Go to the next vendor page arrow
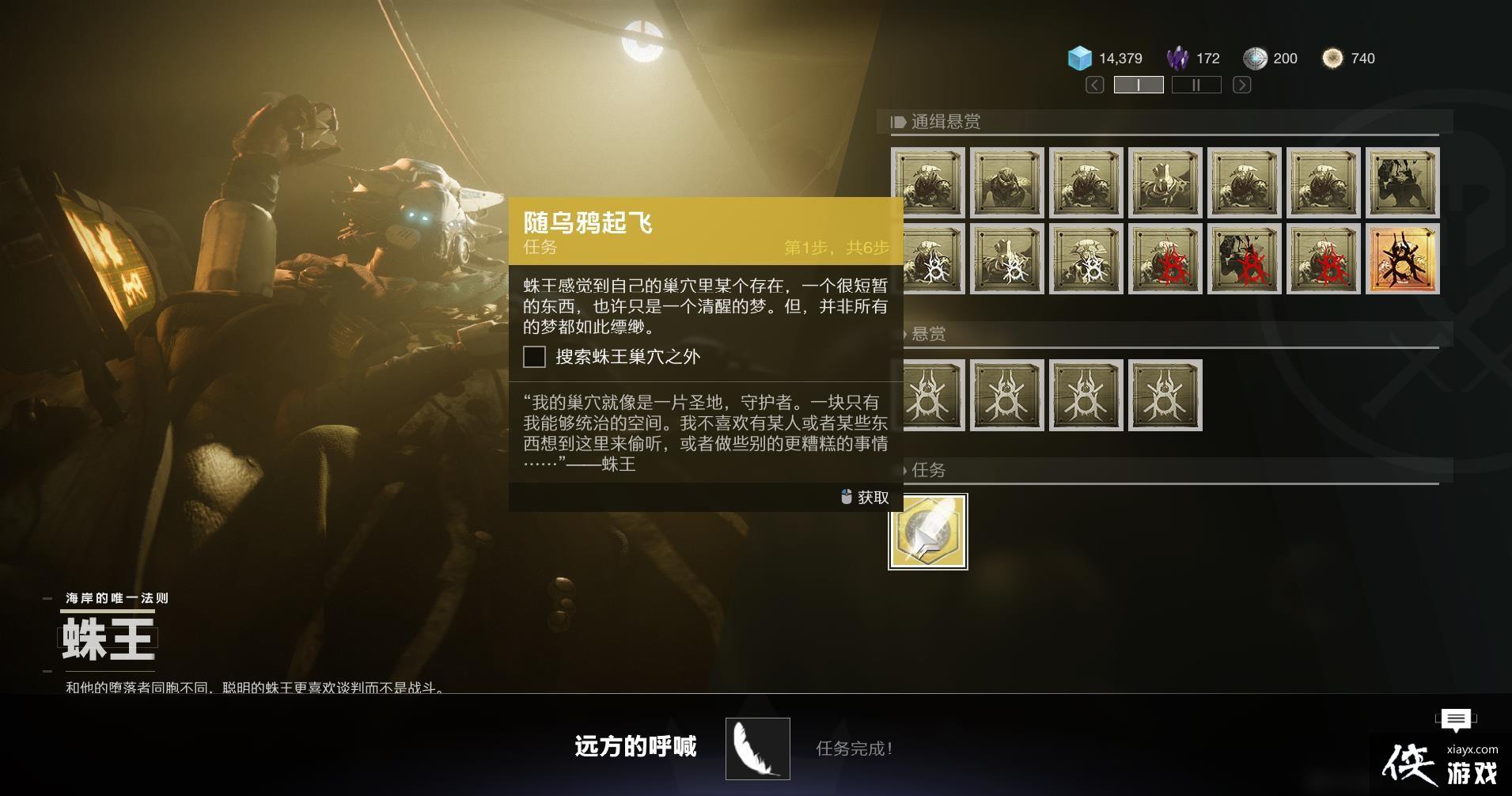Viewport: 1512px width, 796px height. [x=1241, y=85]
